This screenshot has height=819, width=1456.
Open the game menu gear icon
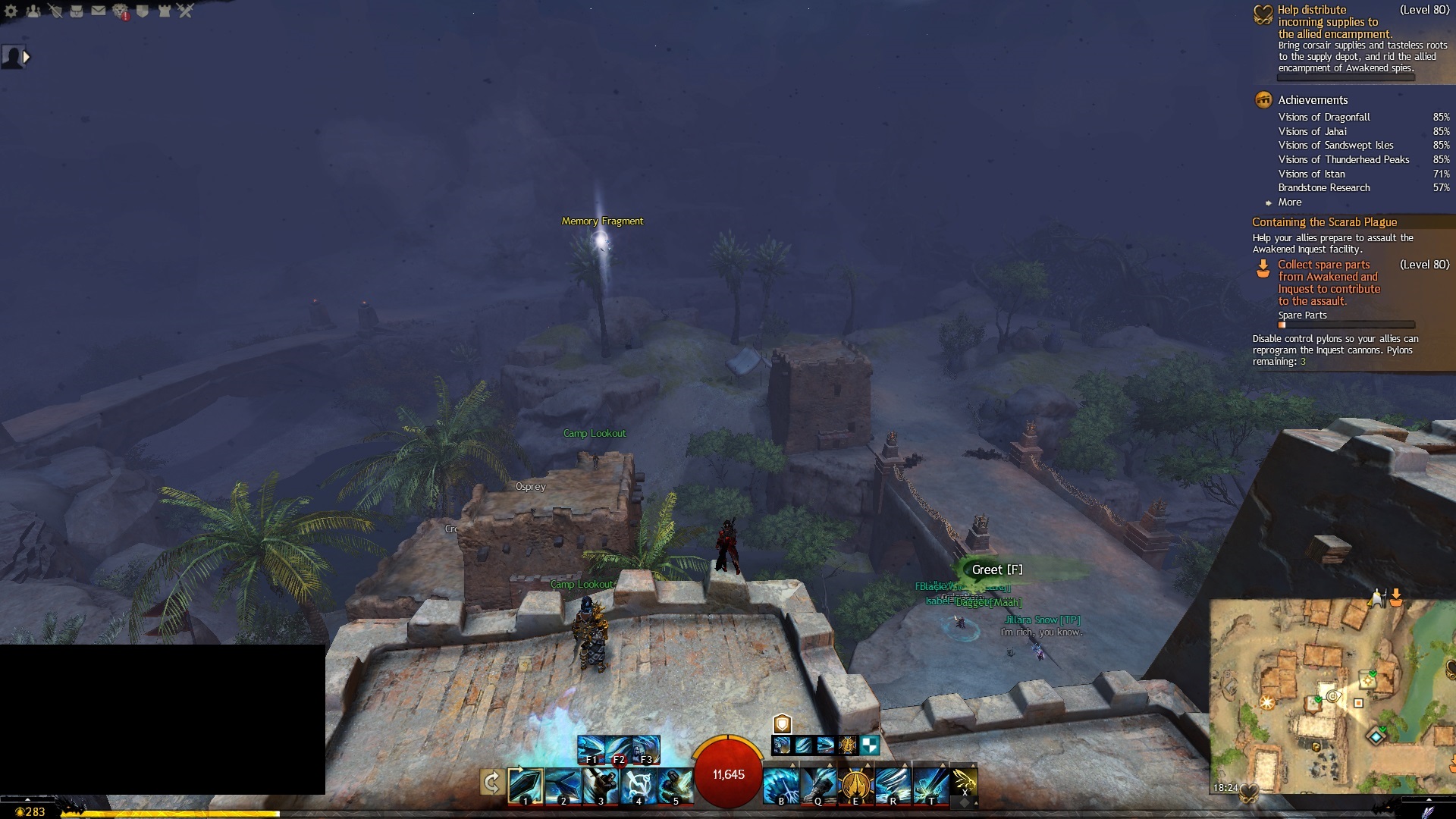(x=11, y=11)
